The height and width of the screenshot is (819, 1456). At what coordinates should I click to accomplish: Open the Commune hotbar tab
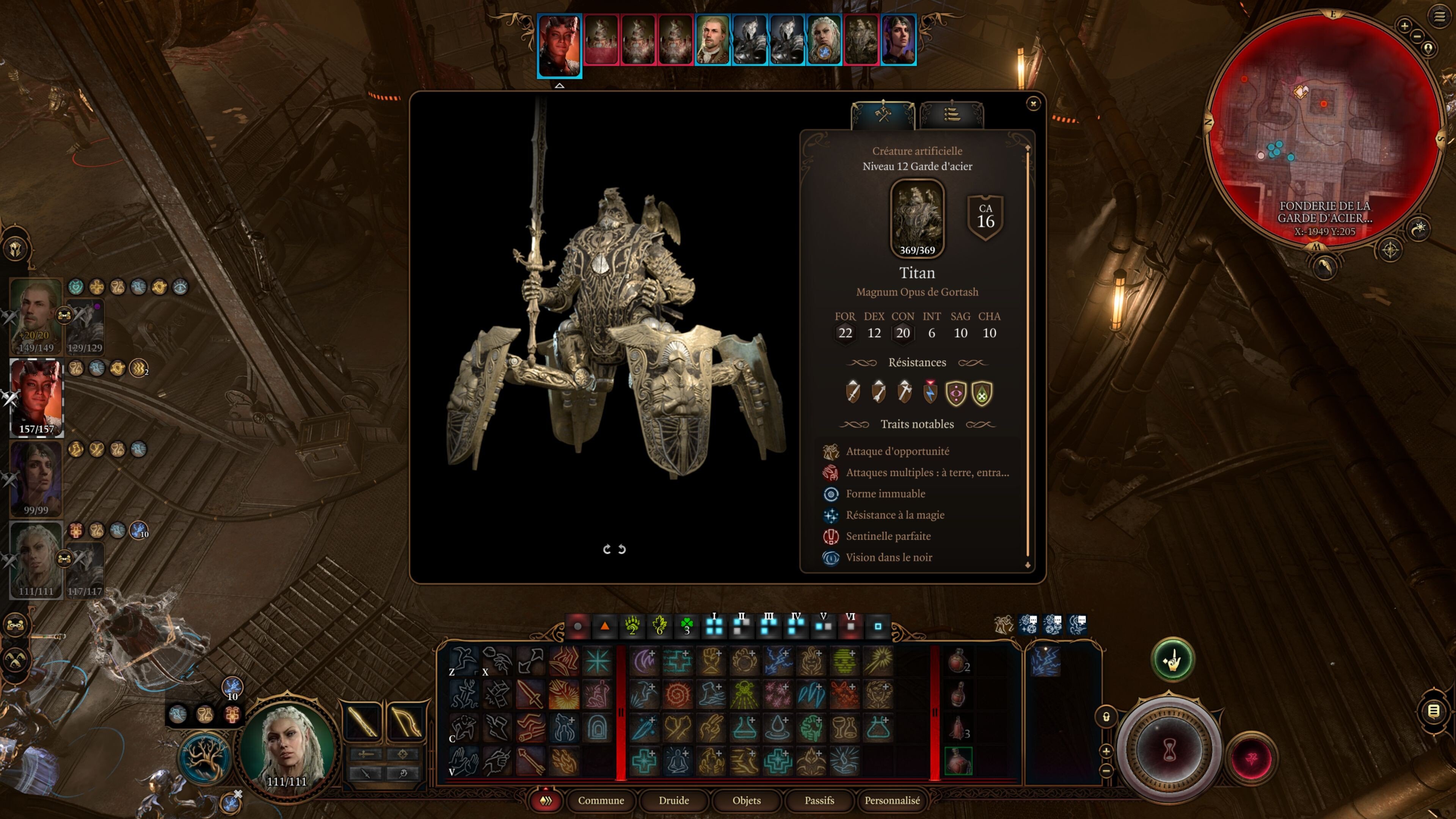coord(601,800)
